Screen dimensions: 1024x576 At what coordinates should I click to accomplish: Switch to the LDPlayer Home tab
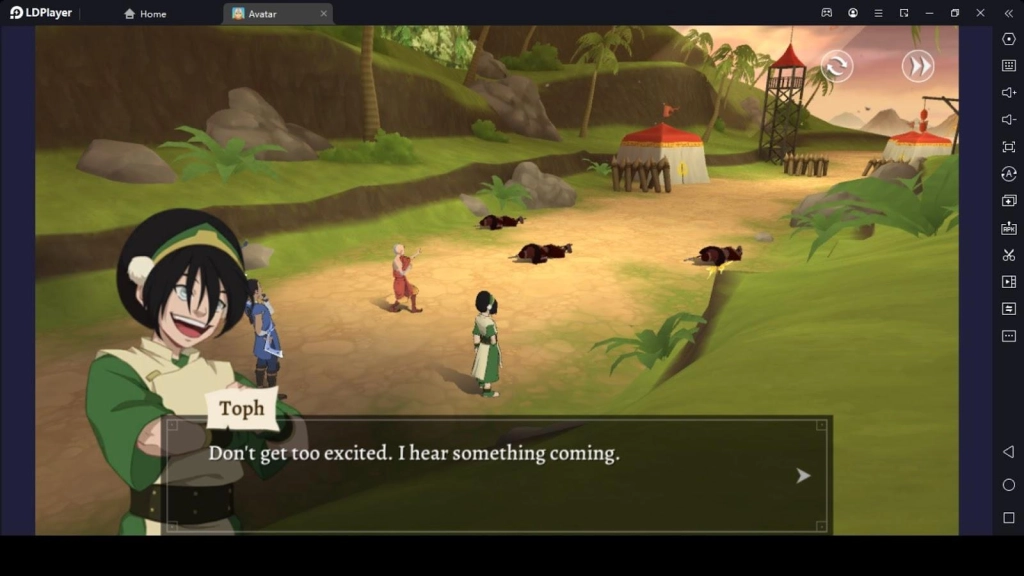[x=146, y=14]
